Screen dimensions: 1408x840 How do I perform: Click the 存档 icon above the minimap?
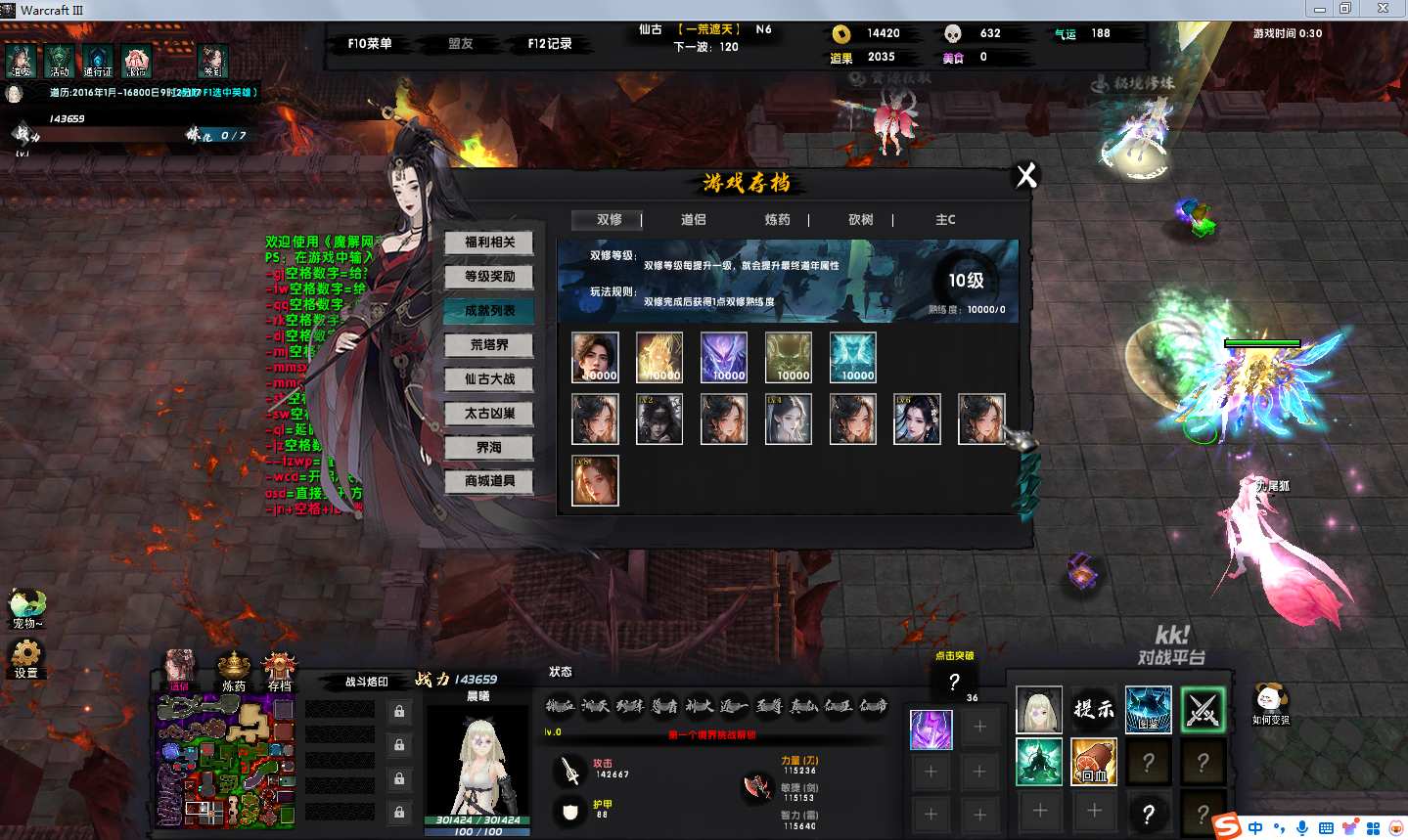tap(280, 671)
